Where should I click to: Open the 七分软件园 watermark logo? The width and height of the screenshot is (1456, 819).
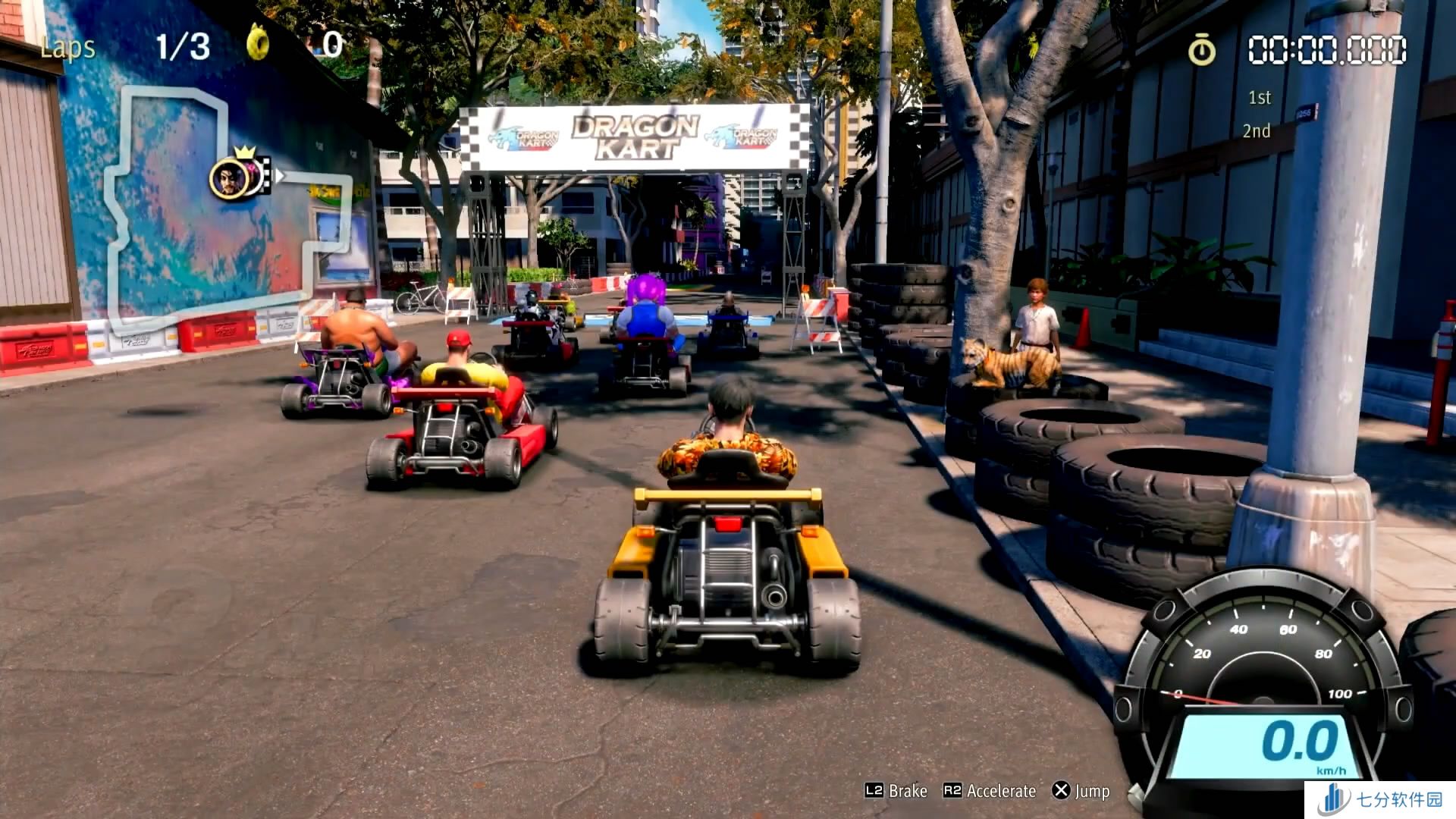tap(1380, 800)
